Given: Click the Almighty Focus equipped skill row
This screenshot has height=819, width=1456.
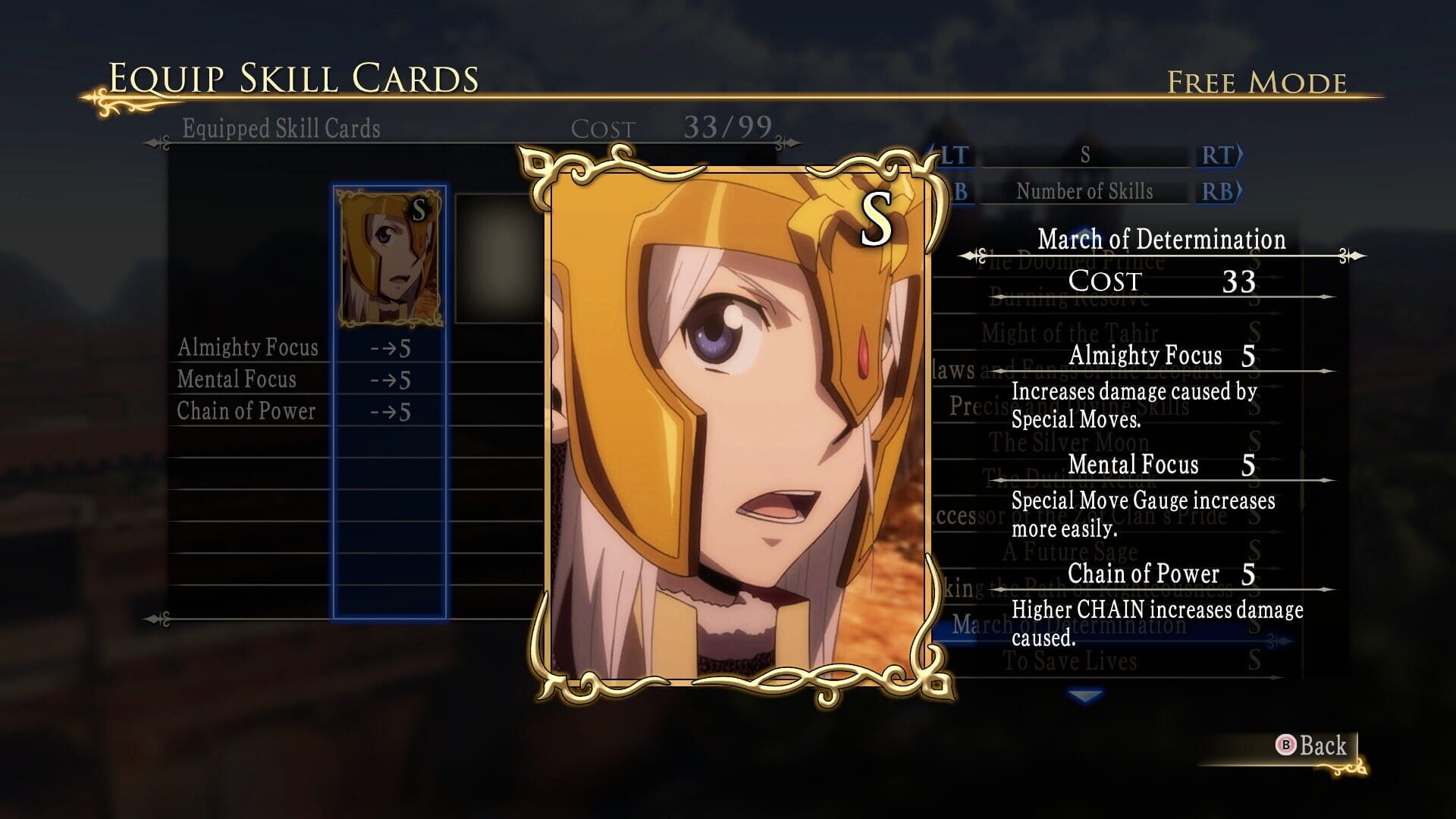Looking at the screenshot, I should [x=250, y=347].
